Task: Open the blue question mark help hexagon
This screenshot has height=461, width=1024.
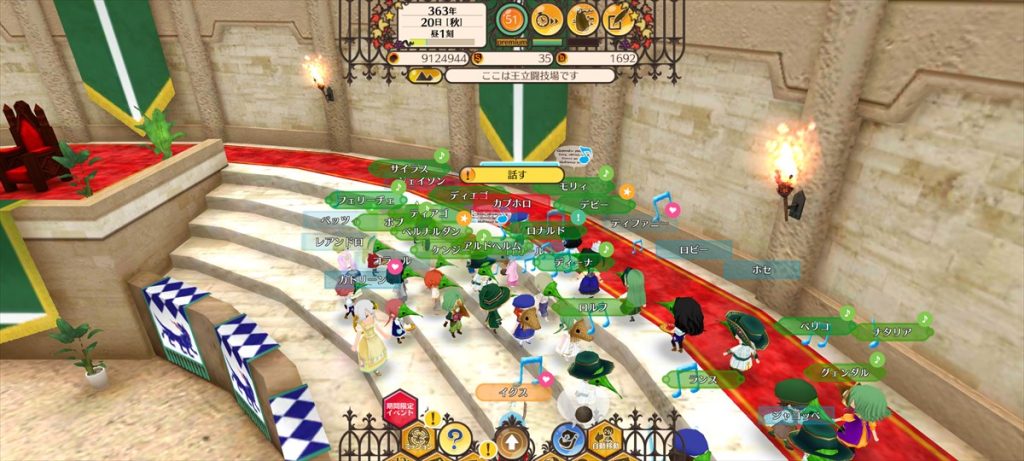Action: (455, 437)
